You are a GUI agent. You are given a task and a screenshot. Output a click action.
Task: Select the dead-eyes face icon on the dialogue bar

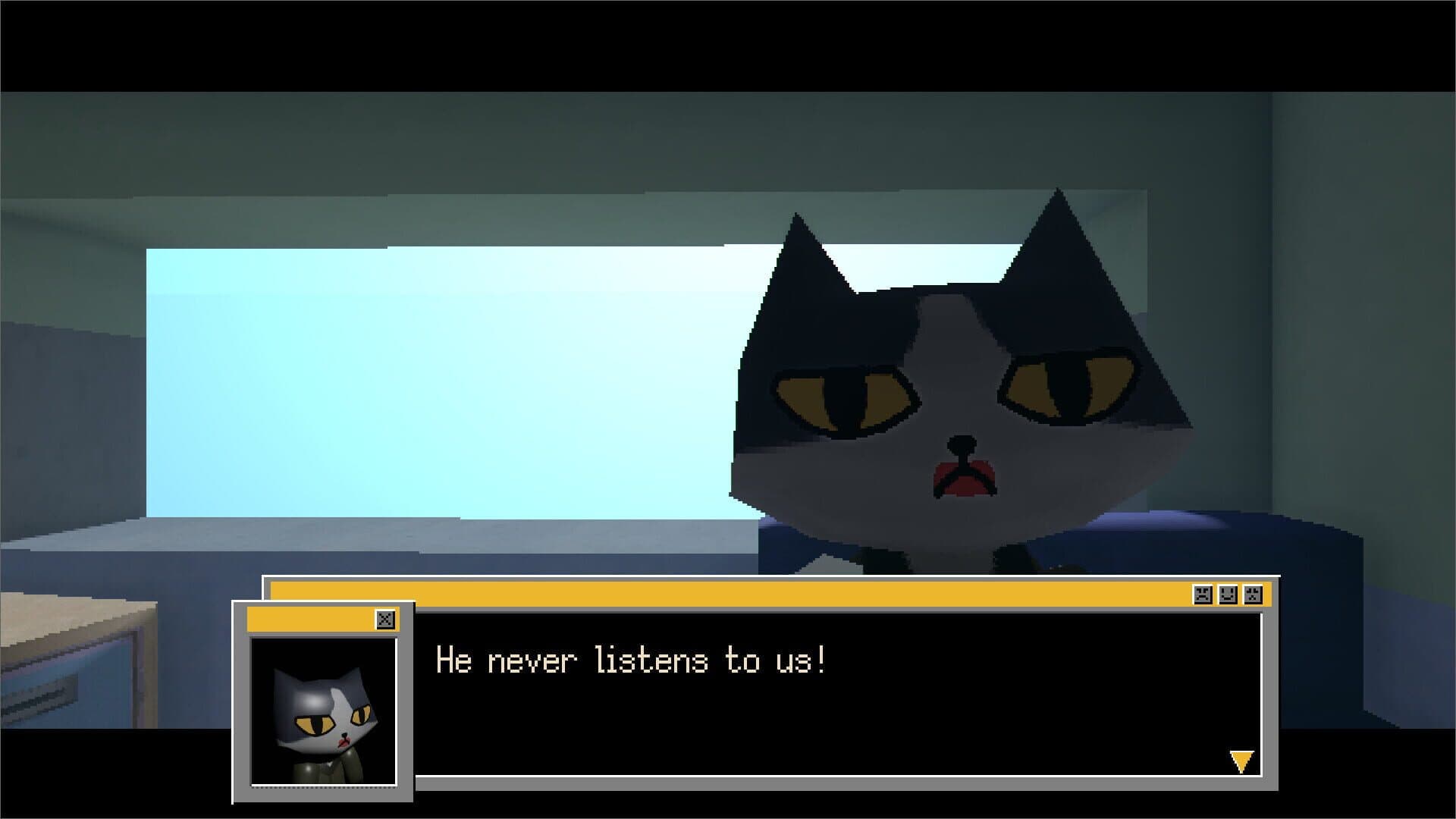pos(1253,594)
